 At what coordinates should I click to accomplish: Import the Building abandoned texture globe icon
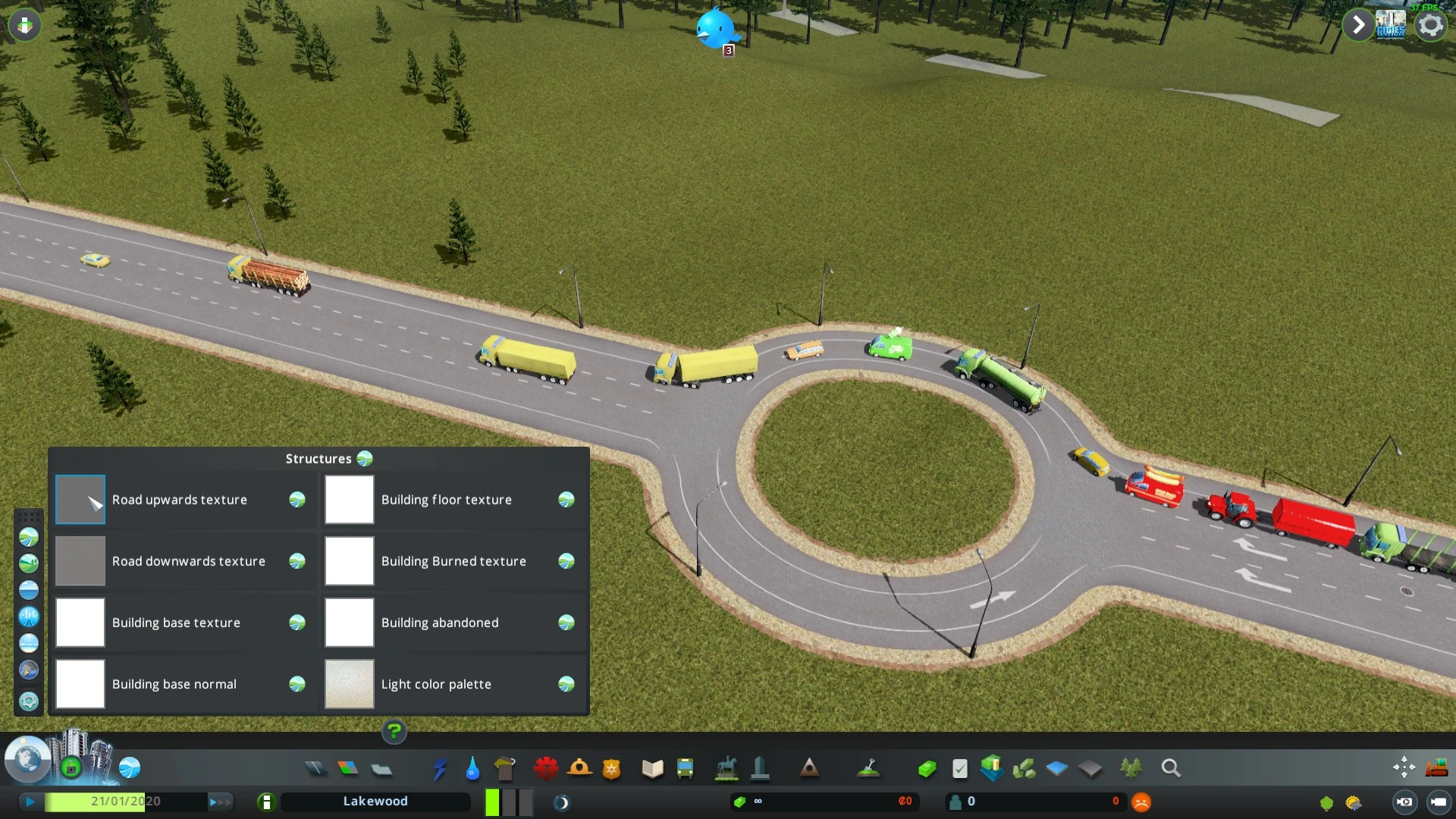[566, 622]
